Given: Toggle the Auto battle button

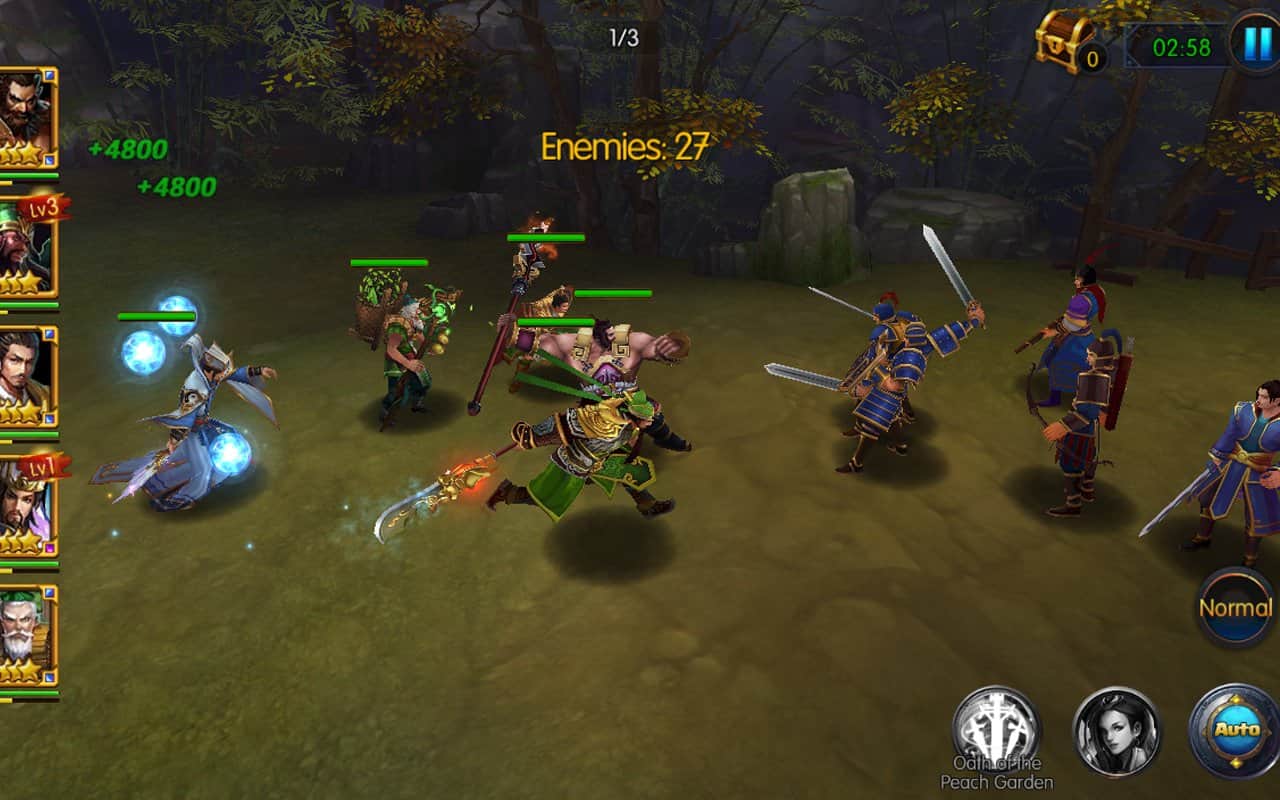Looking at the screenshot, I should 1236,730.
